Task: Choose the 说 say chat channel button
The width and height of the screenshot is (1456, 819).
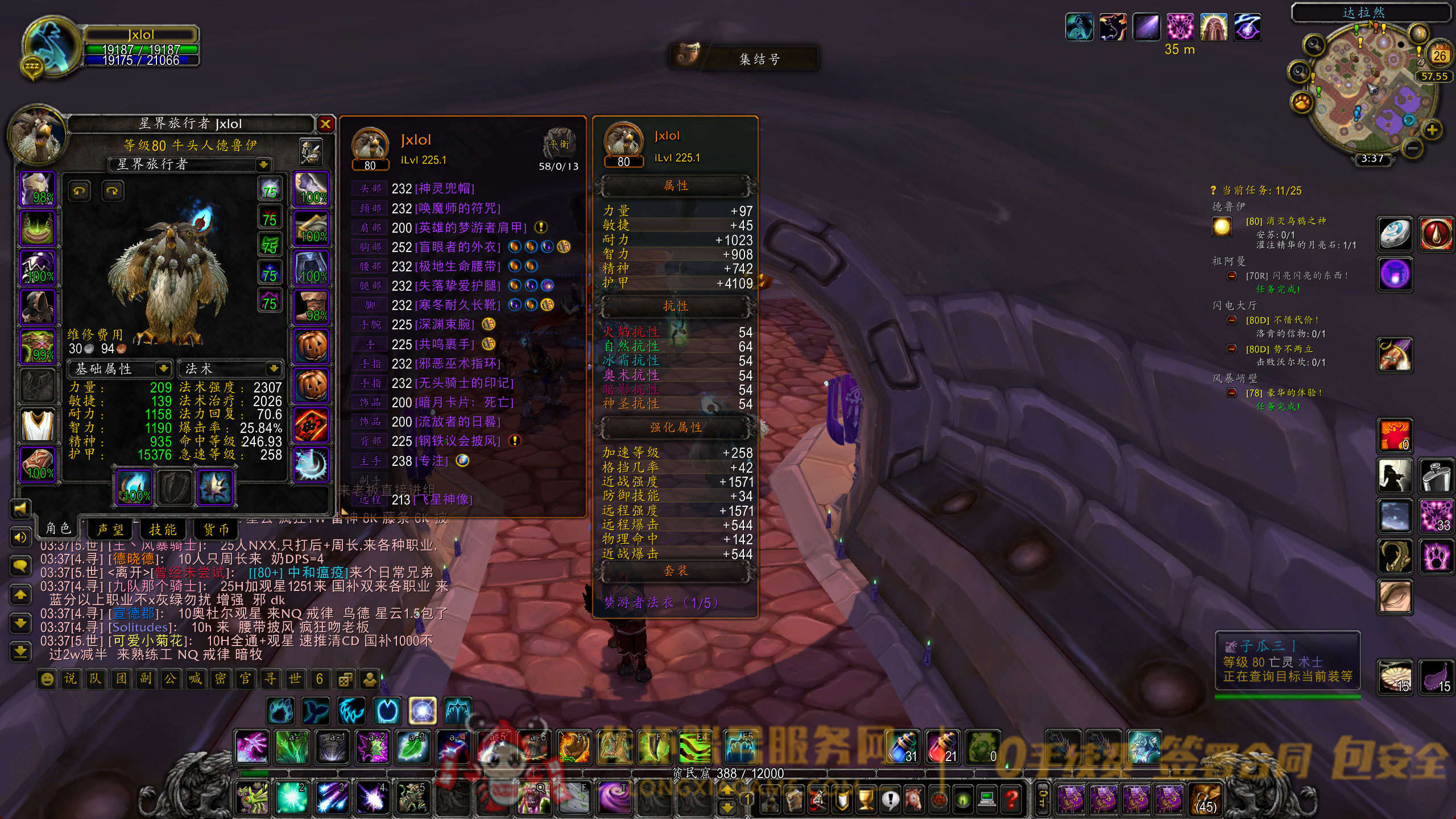Action: click(71, 679)
